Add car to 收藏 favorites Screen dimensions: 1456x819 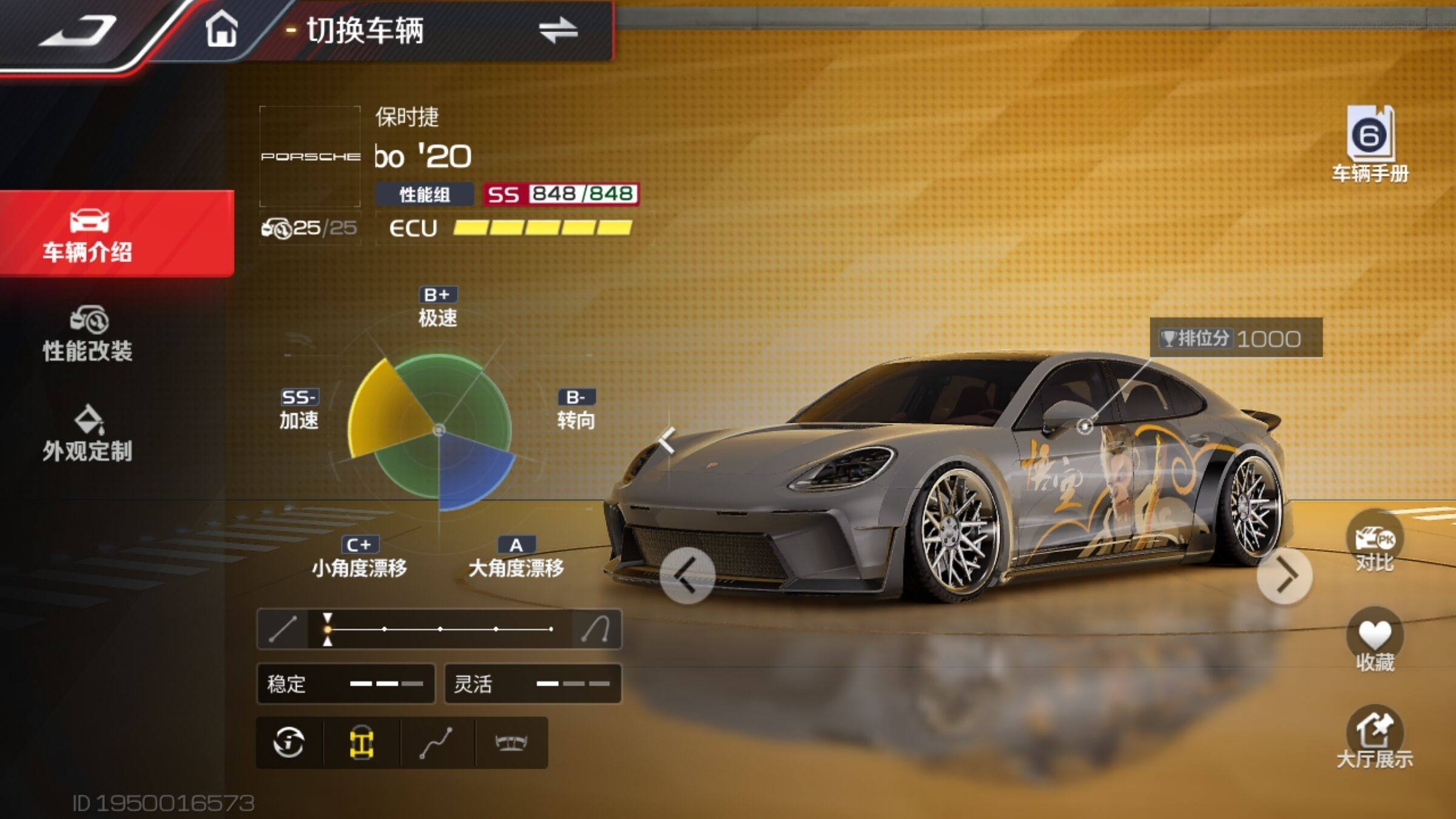pyautogui.click(x=1374, y=642)
